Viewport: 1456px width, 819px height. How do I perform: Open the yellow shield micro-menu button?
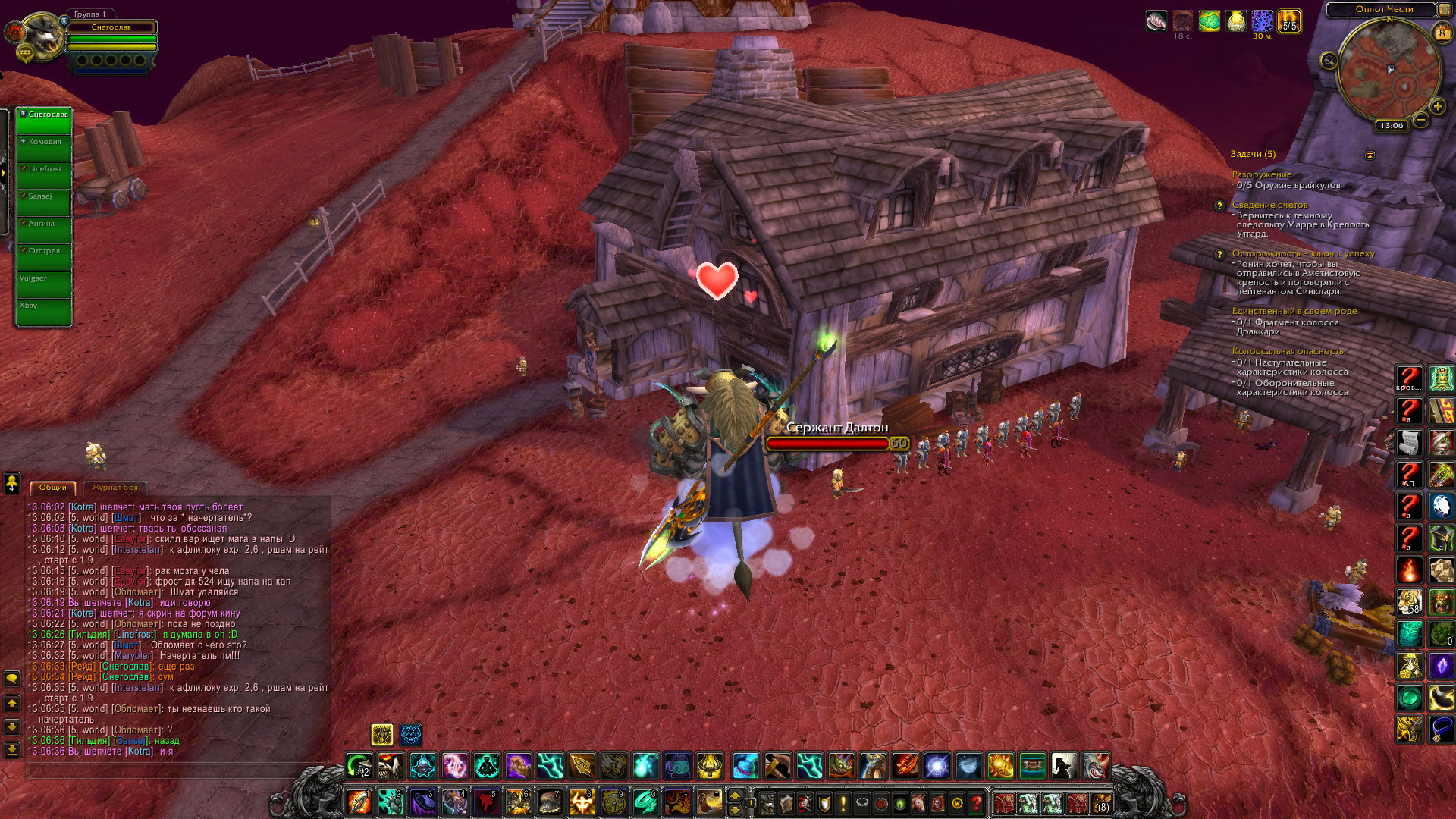(x=824, y=802)
